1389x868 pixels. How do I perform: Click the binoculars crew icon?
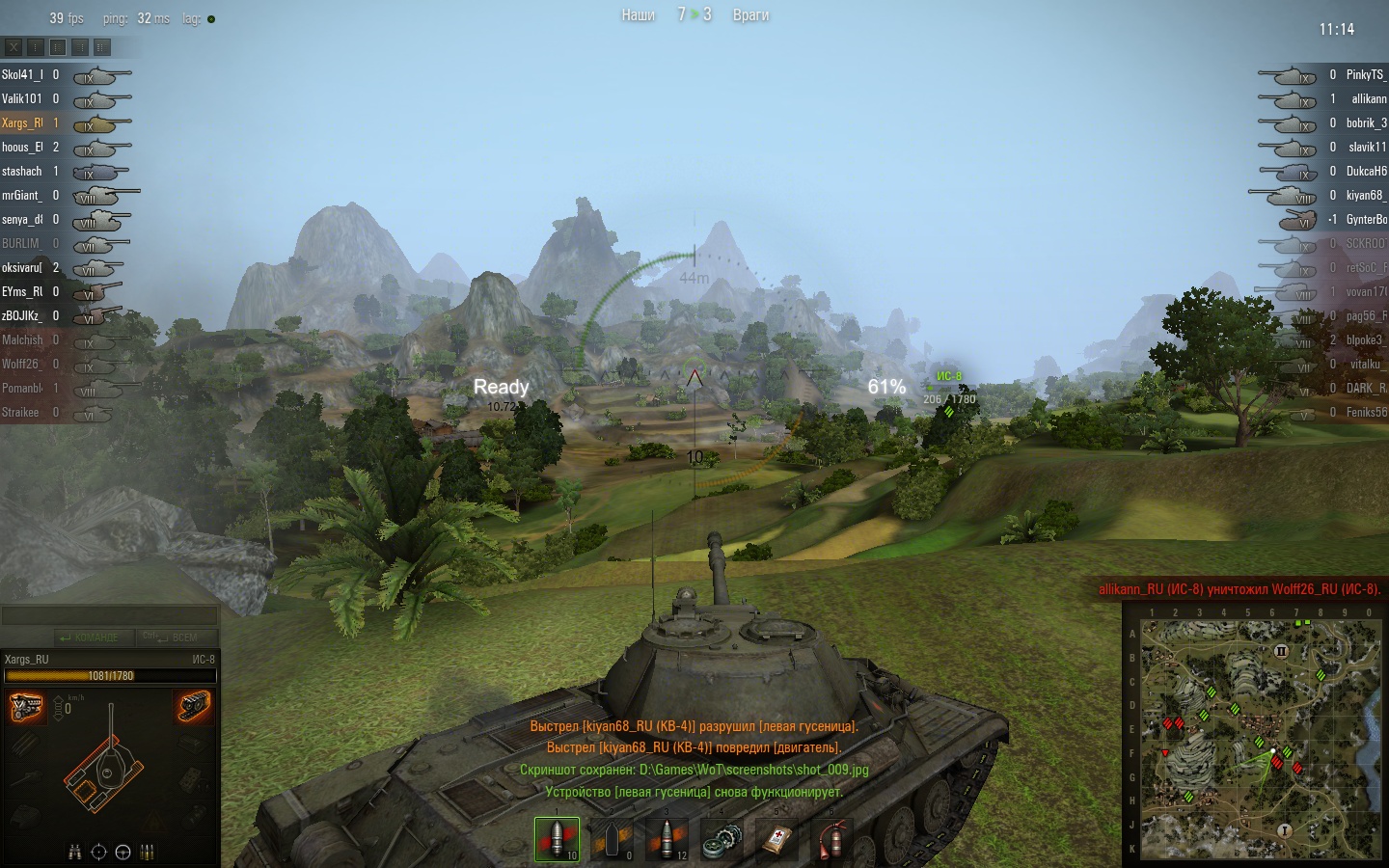(x=75, y=852)
